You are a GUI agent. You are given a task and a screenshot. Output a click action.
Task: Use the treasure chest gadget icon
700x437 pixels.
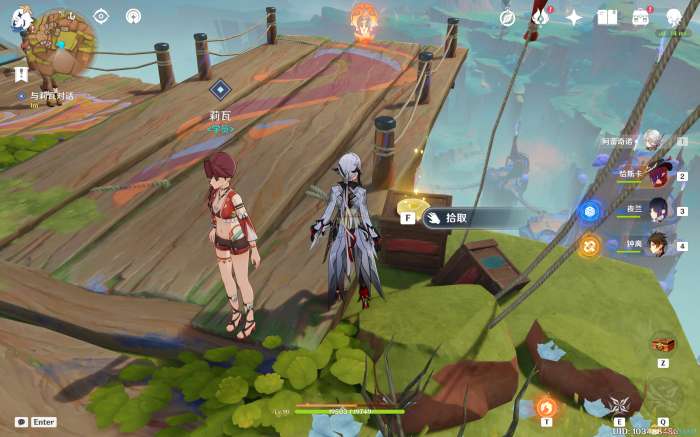point(661,343)
